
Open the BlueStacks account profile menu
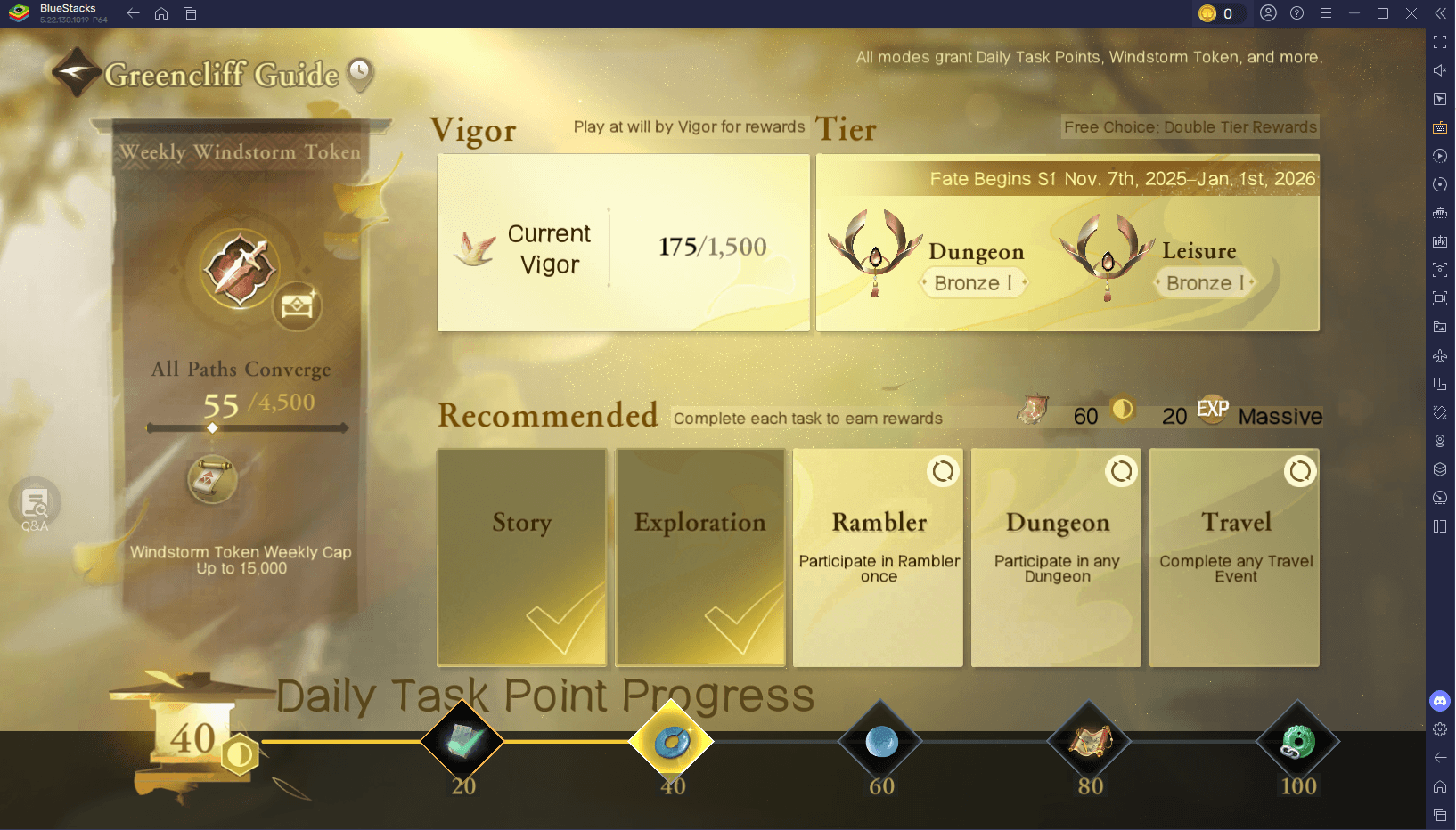pos(1269,13)
